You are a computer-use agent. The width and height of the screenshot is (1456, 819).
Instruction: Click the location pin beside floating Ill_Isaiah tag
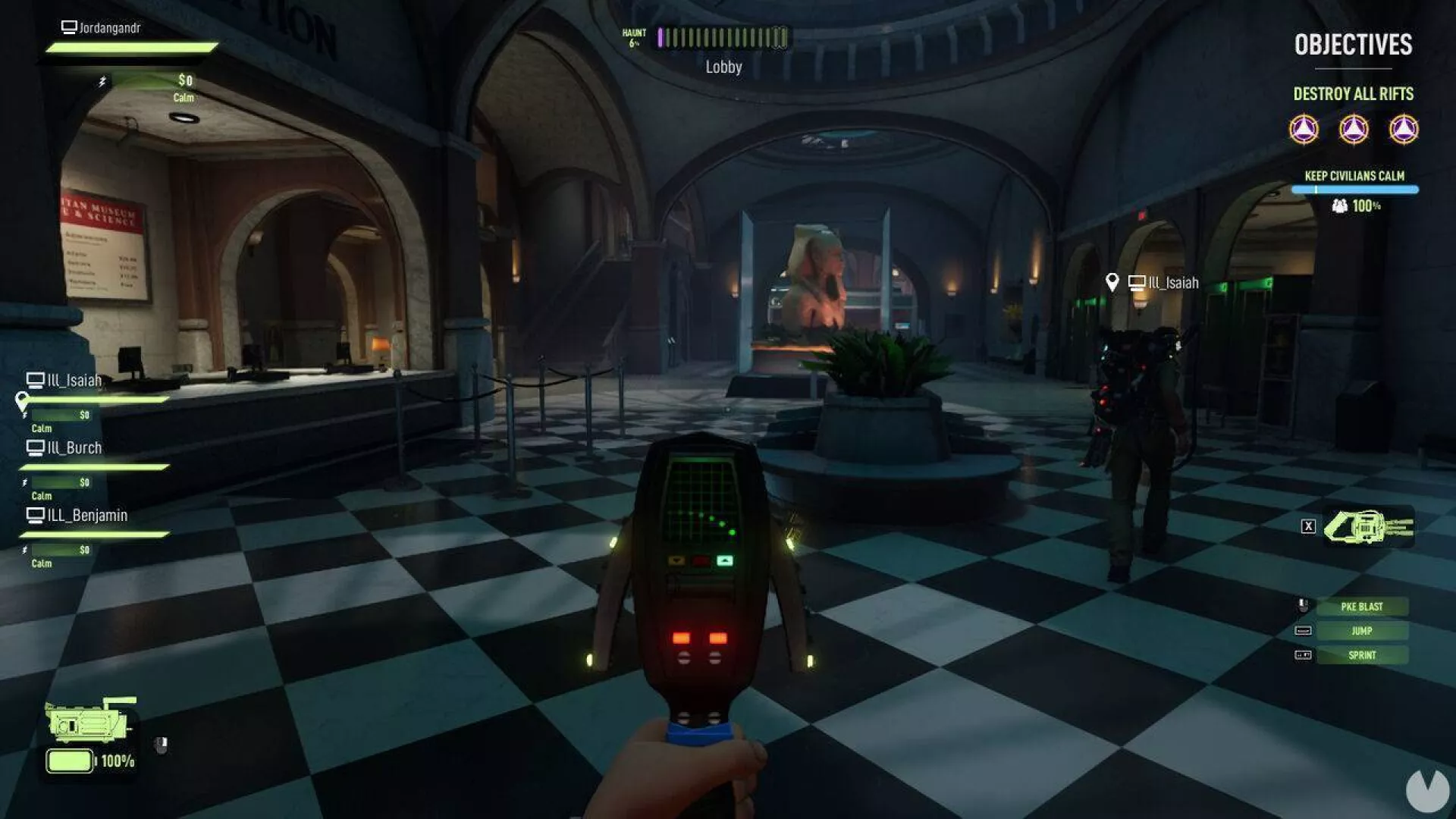pyautogui.click(x=1112, y=283)
